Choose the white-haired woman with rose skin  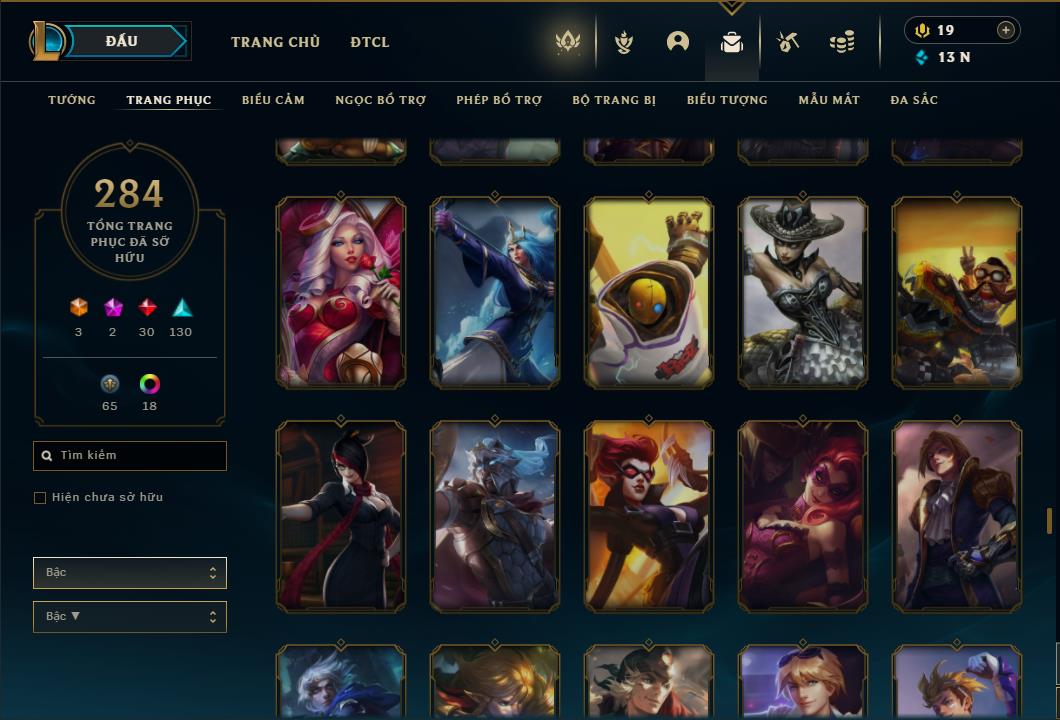click(x=341, y=292)
